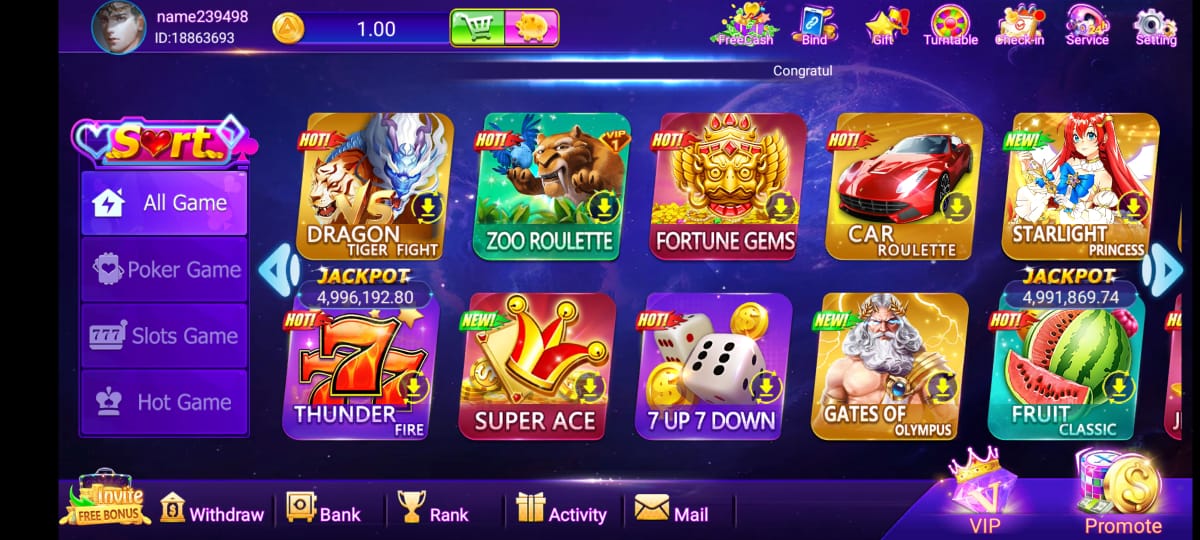View the Rank leaderboard
This screenshot has width=1200, height=540.
[x=433, y=511]
